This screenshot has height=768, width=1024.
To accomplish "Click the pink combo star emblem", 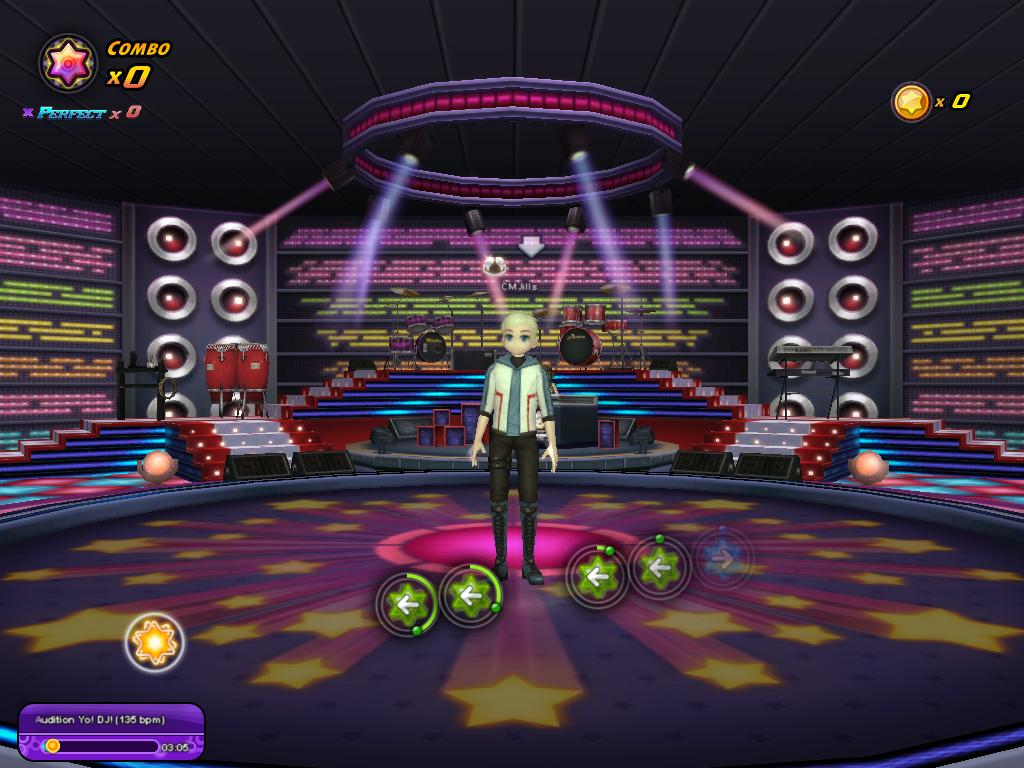I will pyautogui.click(x=68, y=63).
